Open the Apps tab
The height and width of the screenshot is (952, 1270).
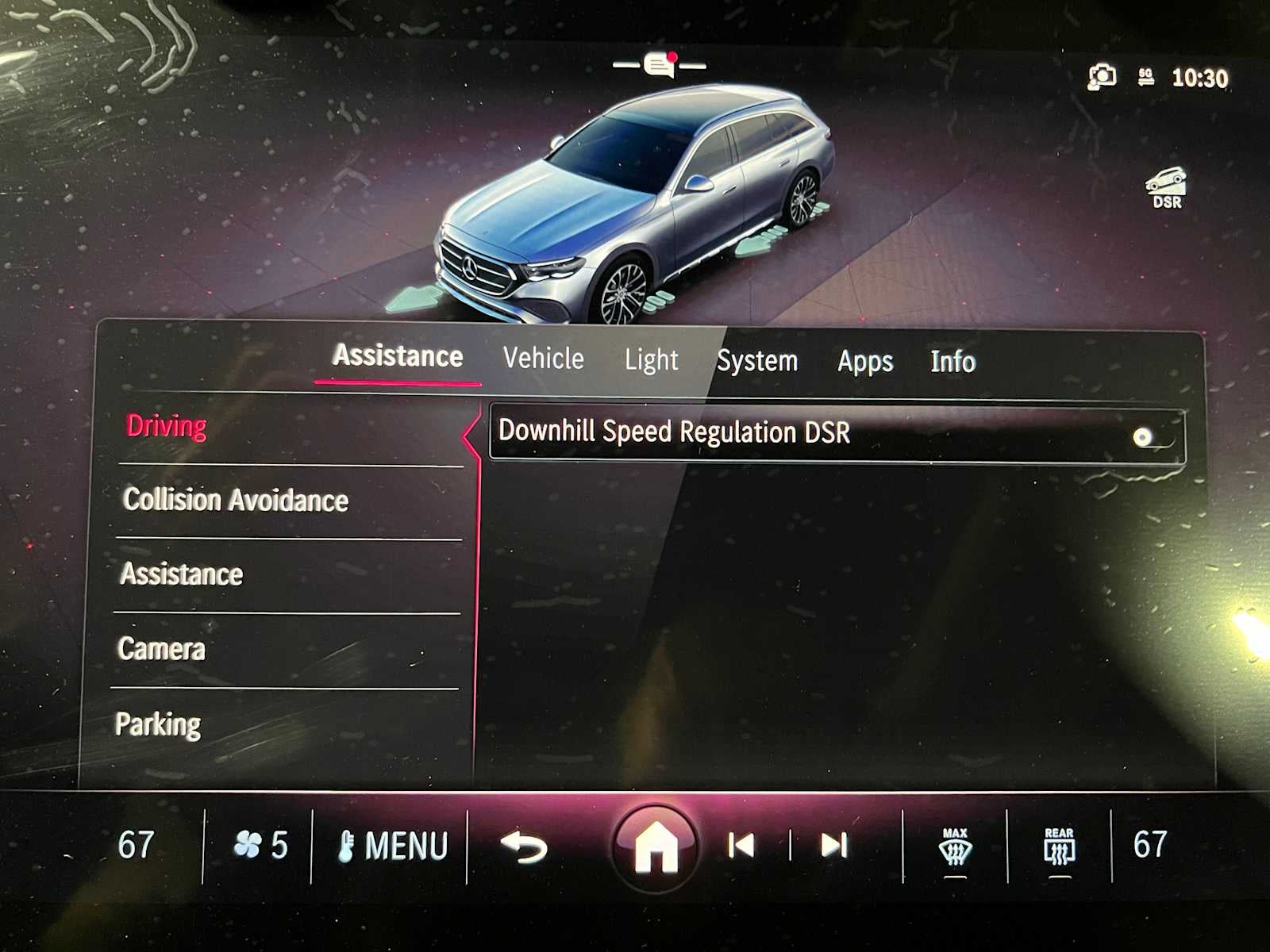864,362
